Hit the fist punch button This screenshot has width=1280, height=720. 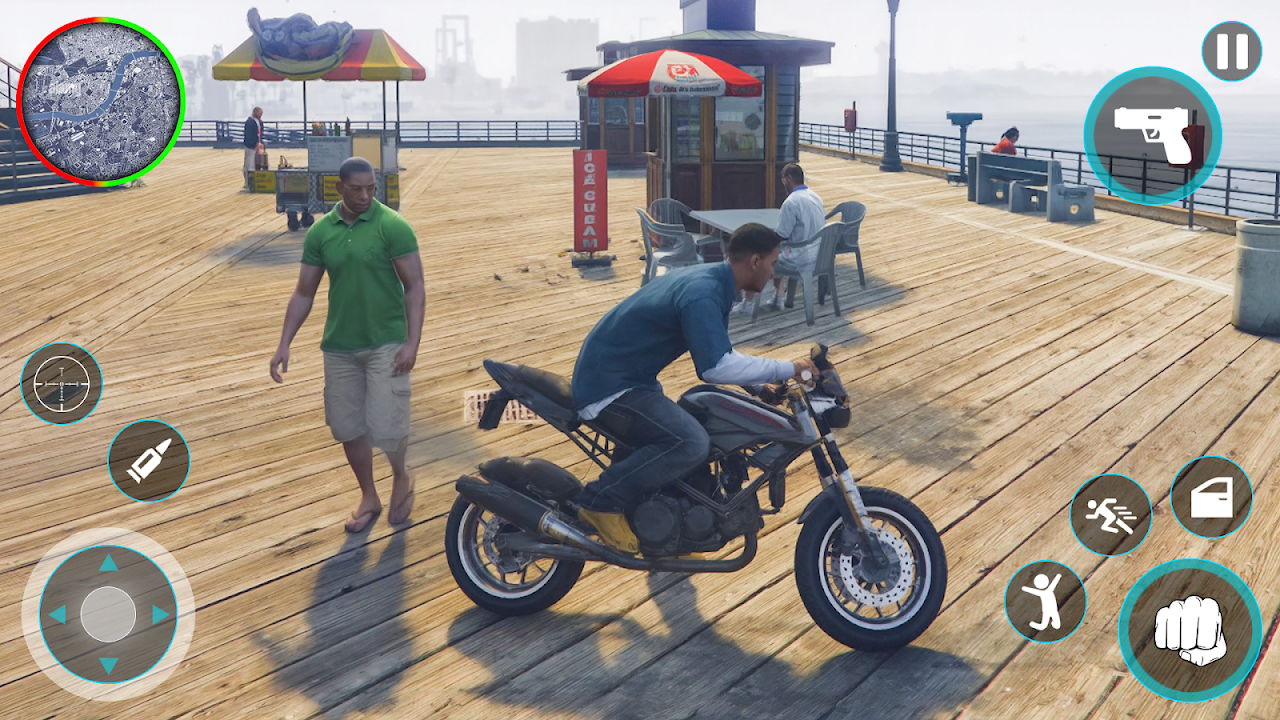[x=1190, y=630]
